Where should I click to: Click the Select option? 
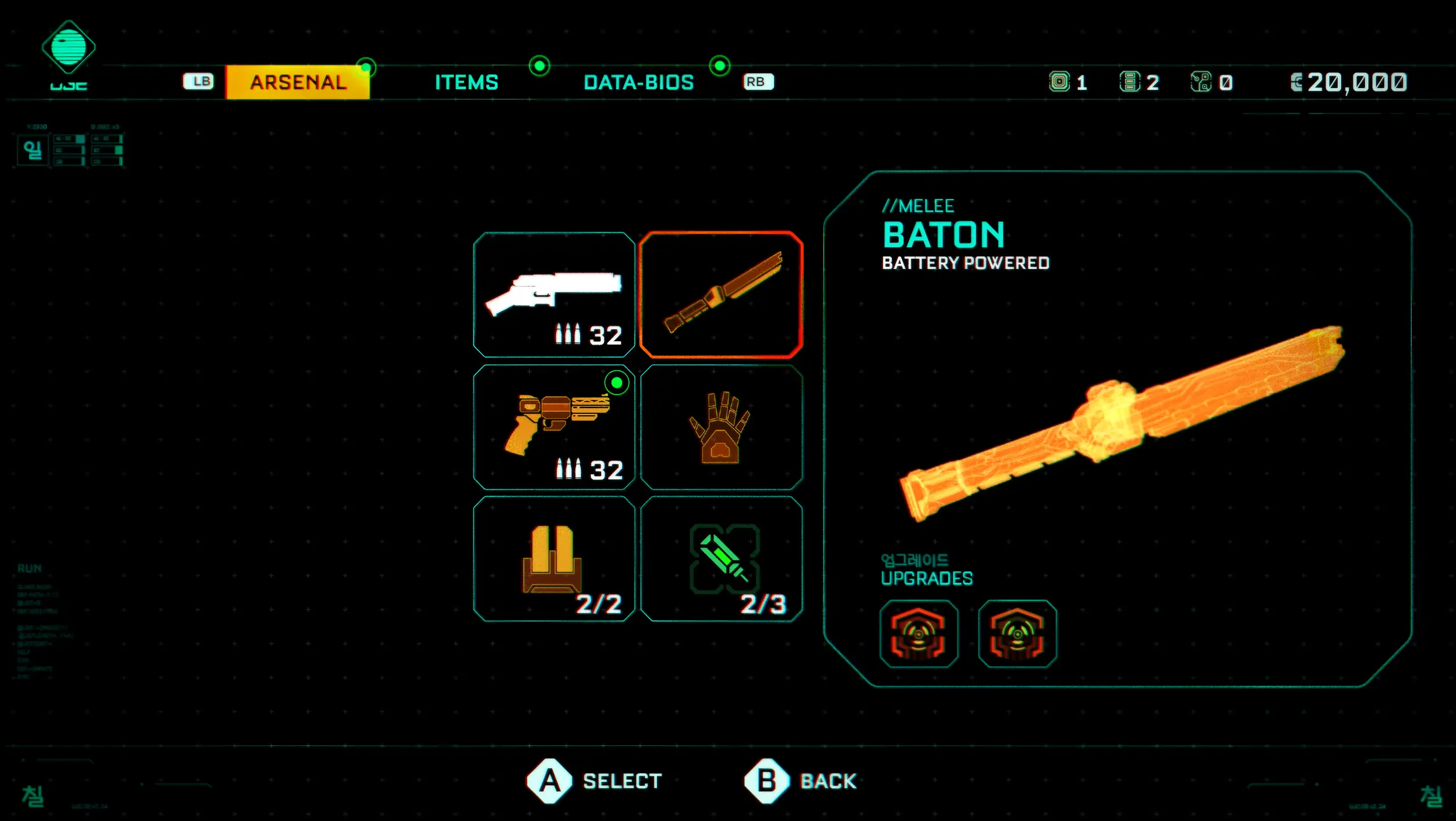pyautogui.click(x=595, y=781)
